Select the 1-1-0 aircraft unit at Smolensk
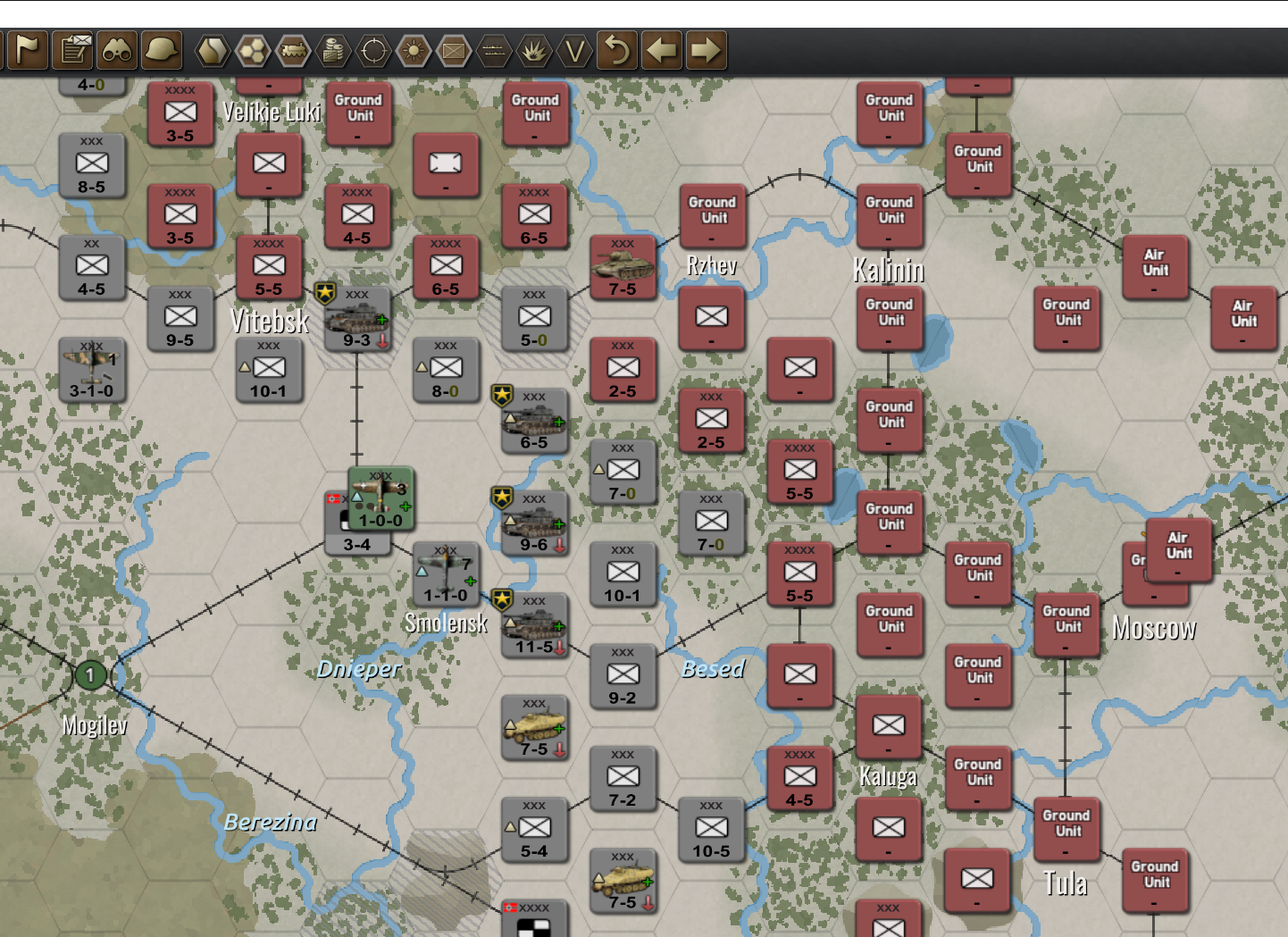Image resolution: width=1288 pixels, height=937 pixels. point(445,574)
